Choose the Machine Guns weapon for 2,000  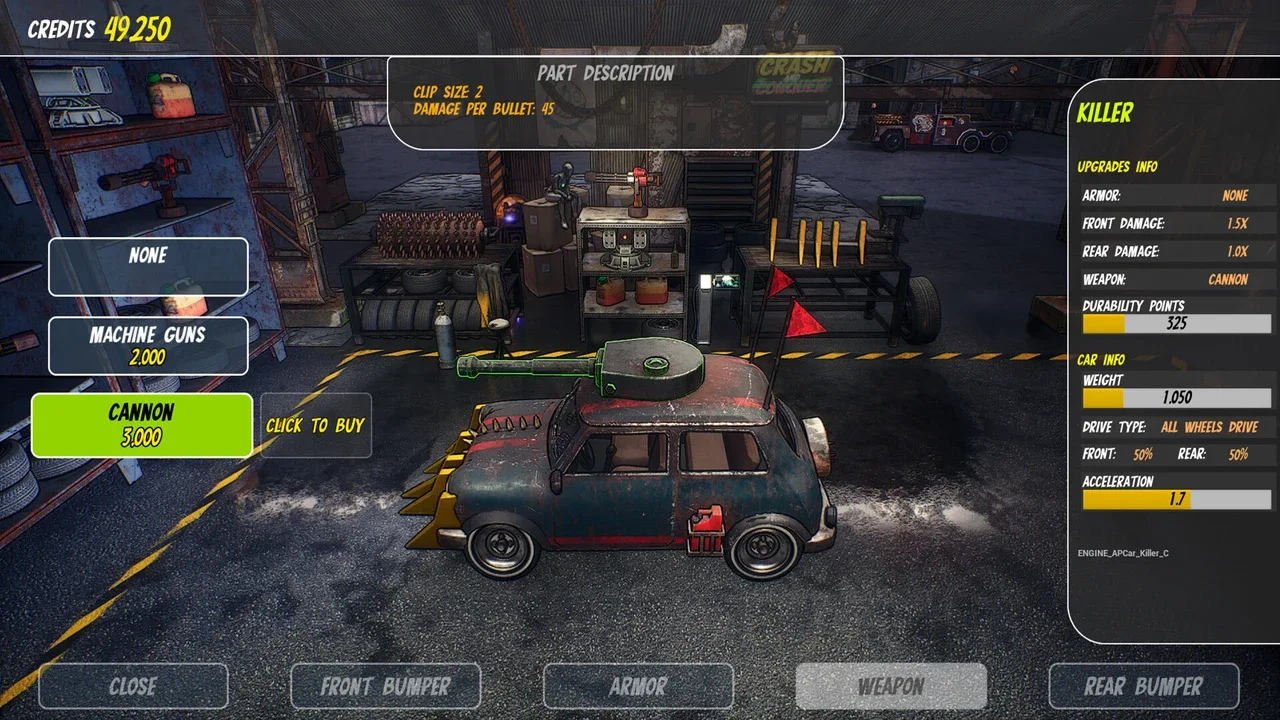click(148, 346)
